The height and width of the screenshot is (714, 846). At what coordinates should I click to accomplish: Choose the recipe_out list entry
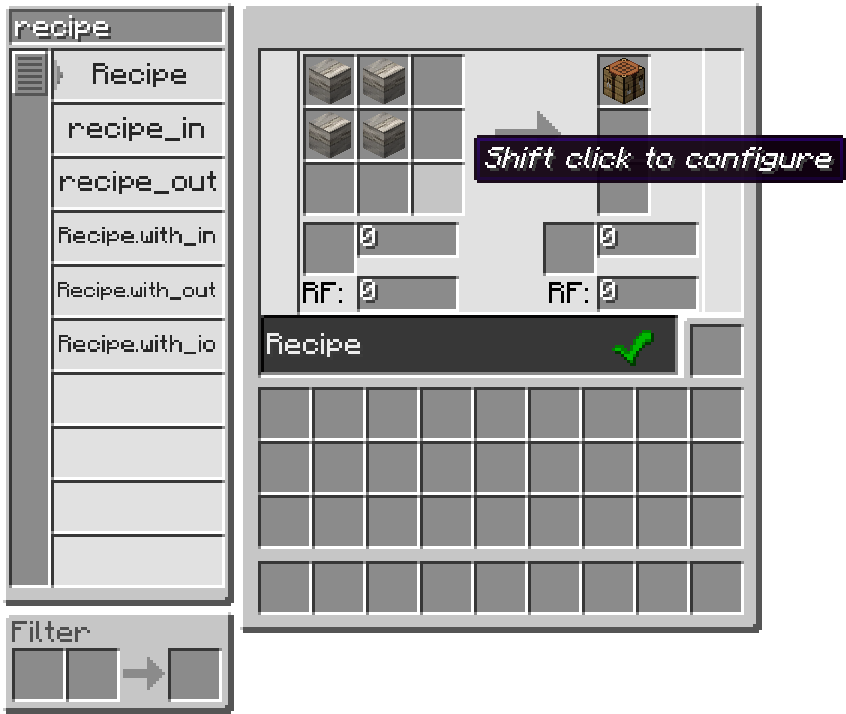click(138, 183)
